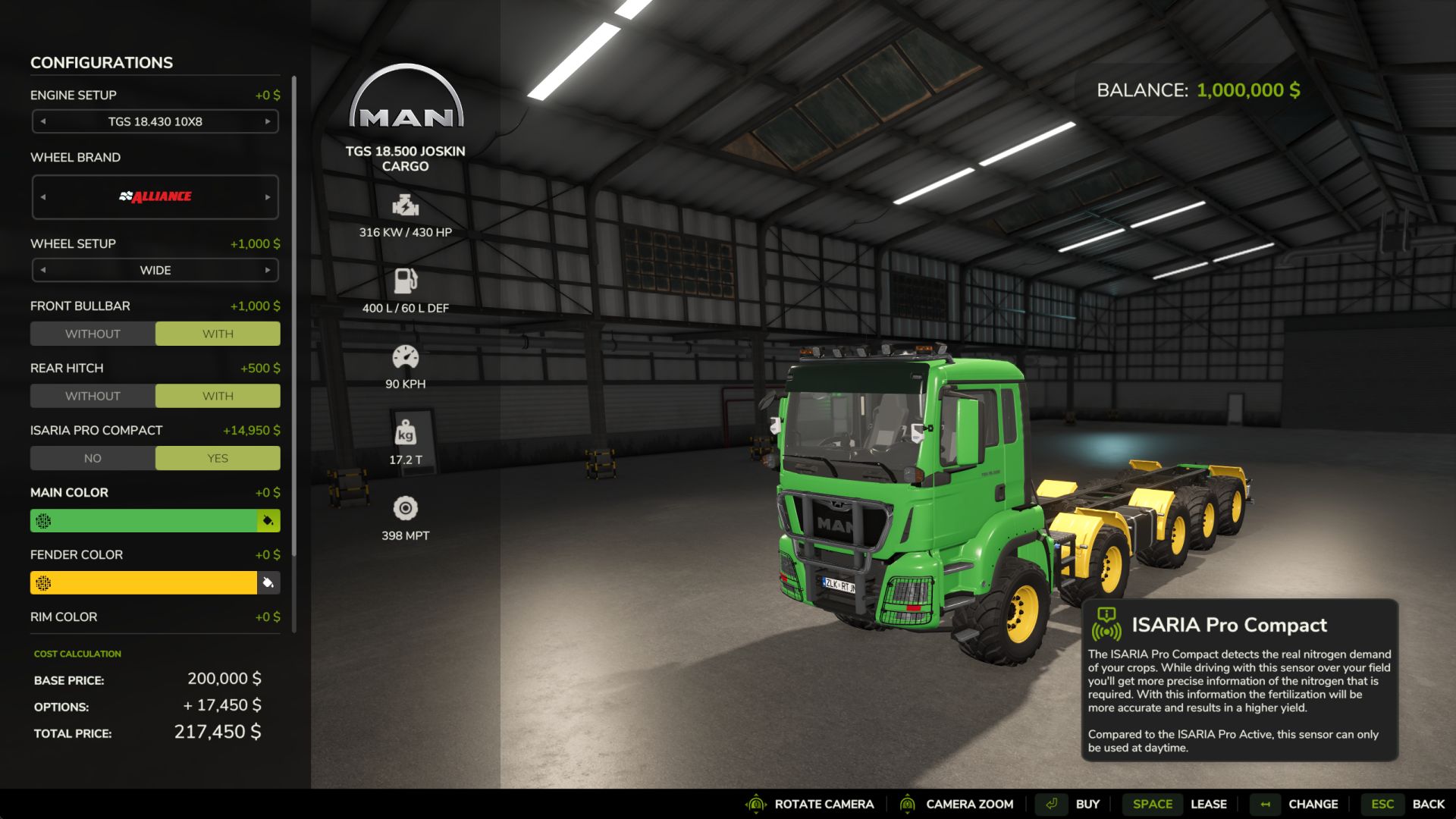Select NO for Isaria Pro Compact
Screen dimensions: 1456x819
point(93,457)
